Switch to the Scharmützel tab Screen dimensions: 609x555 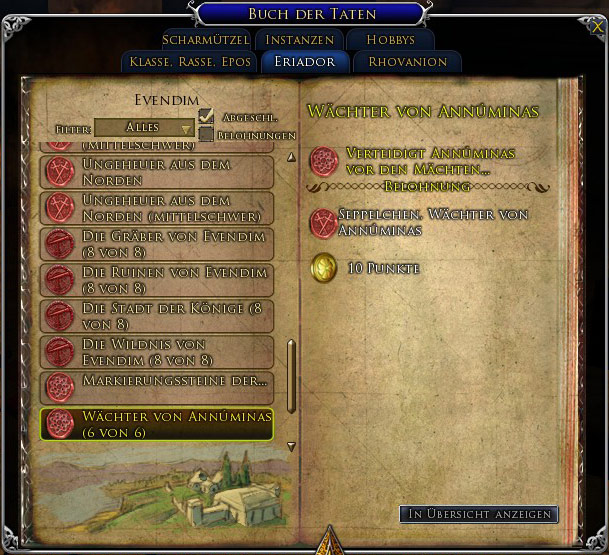(205, 40)
